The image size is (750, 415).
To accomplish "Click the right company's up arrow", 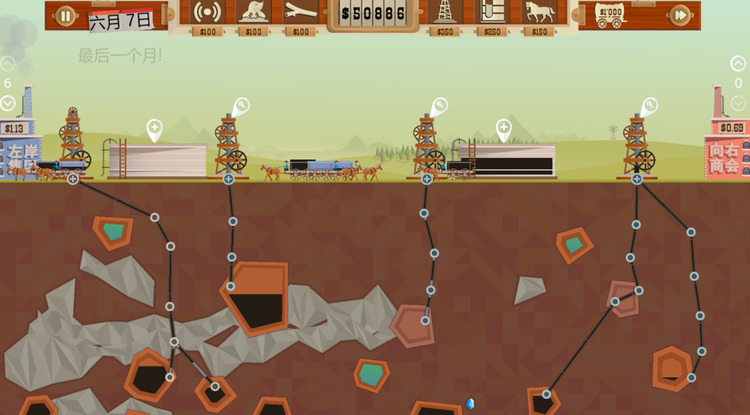I will (738, 64).
